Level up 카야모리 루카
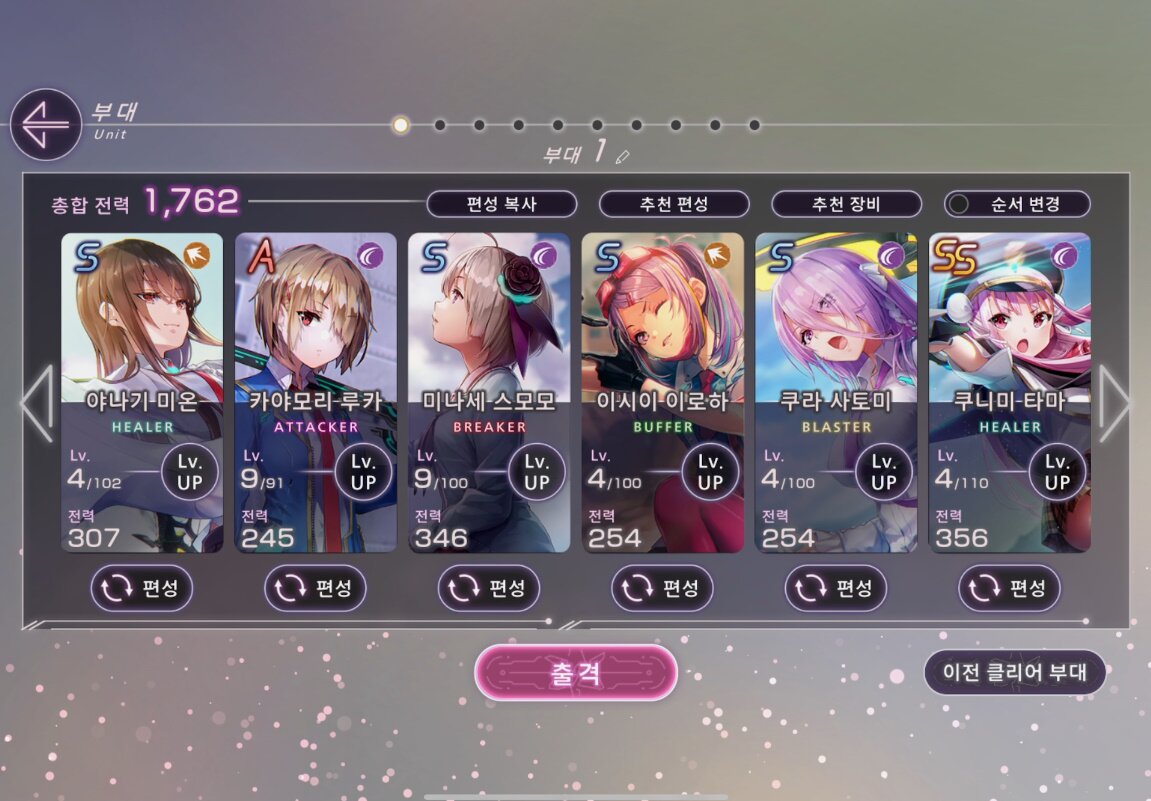This screenshot has height=801, width=1151. [363, 472]
